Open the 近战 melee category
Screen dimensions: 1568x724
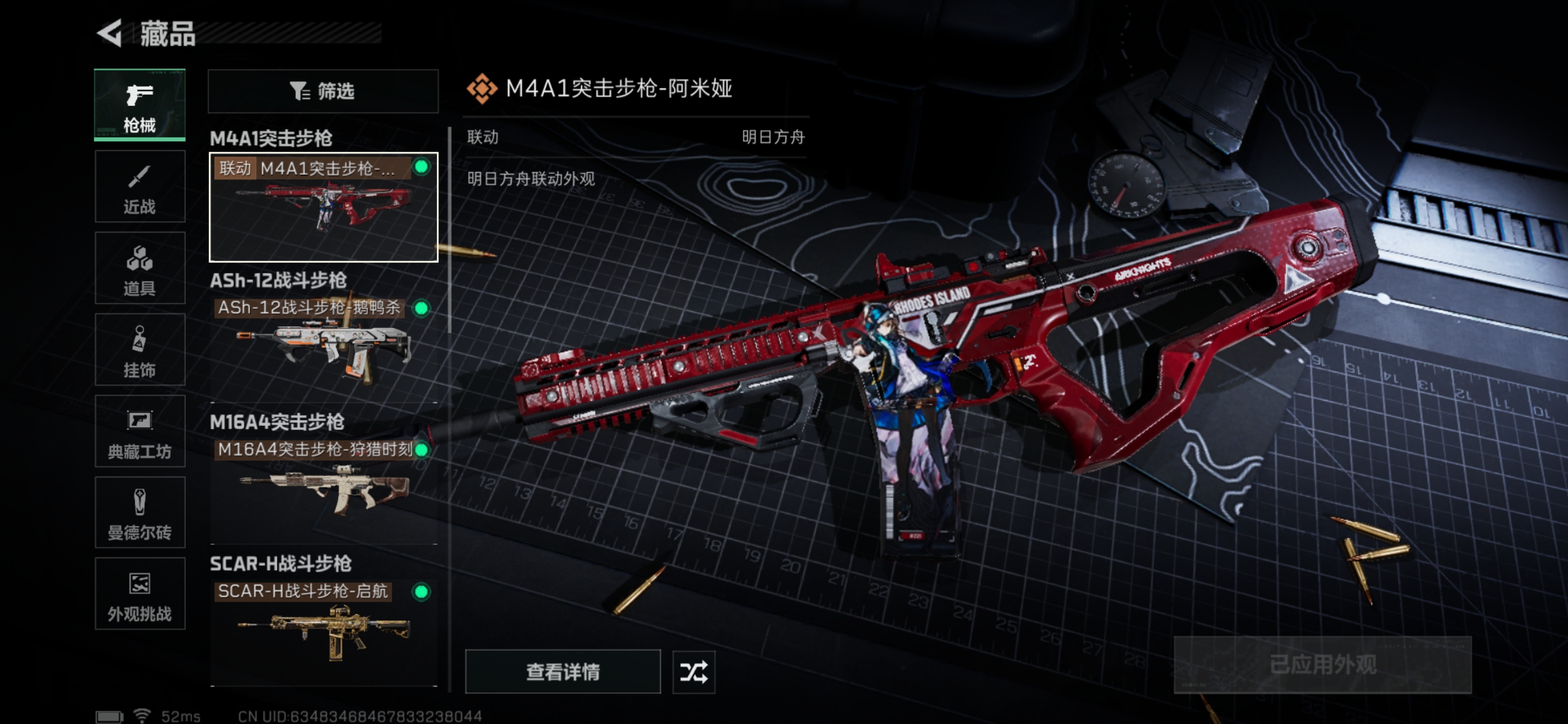[x=139, y=187]
